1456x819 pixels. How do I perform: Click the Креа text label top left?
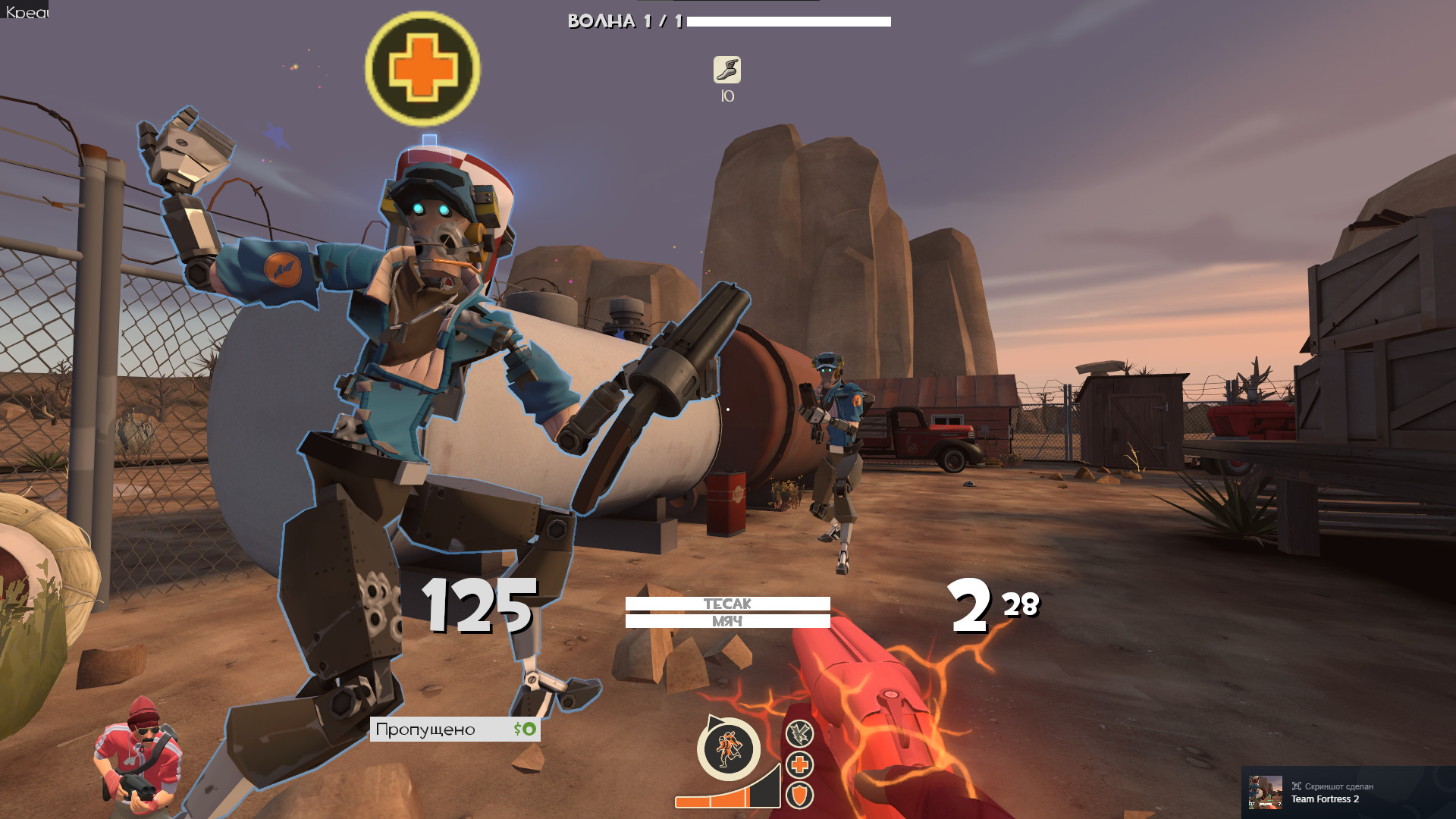tap(25, 11)
